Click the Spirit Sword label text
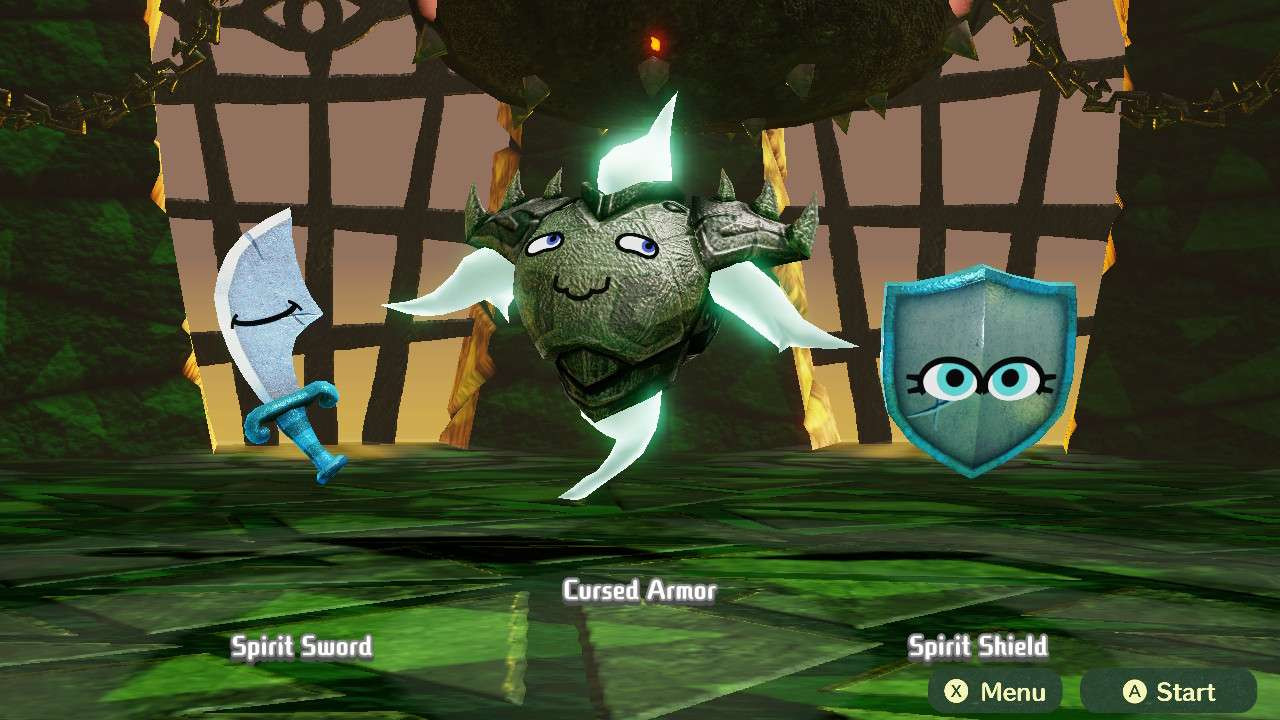 (x=299, y=647)
